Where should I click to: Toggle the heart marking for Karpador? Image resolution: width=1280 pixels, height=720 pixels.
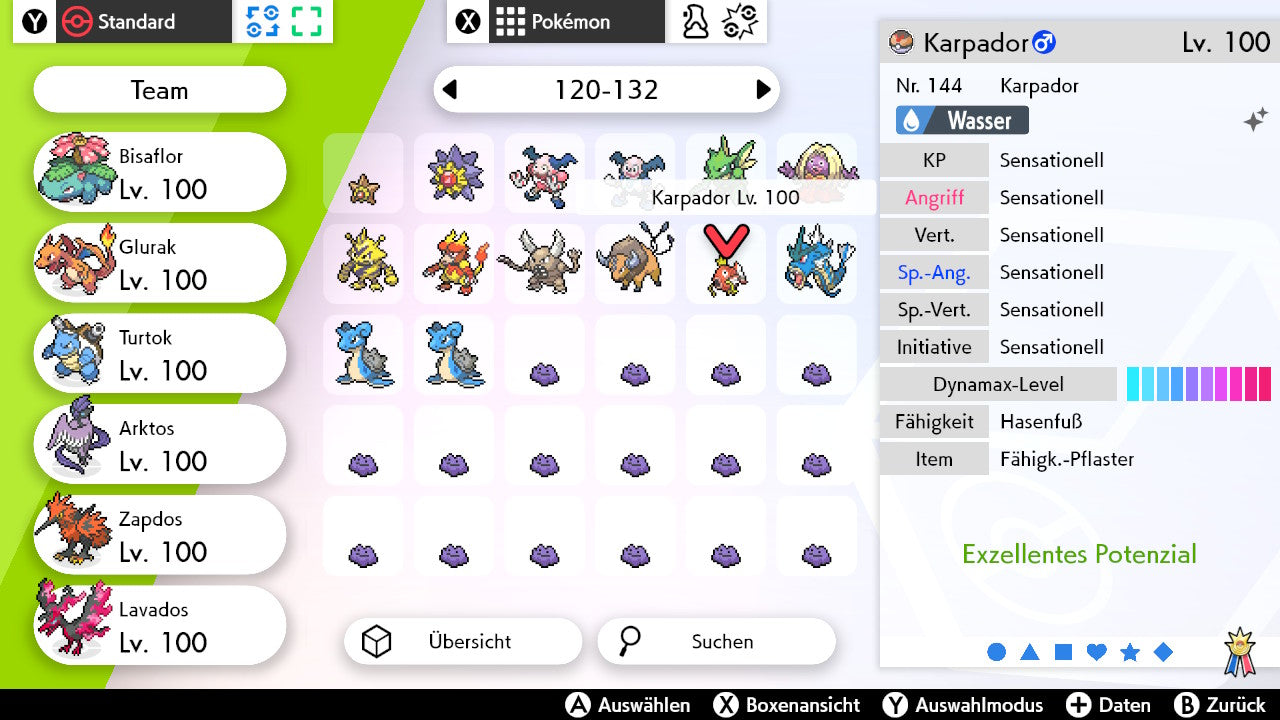pos(1096,651)
